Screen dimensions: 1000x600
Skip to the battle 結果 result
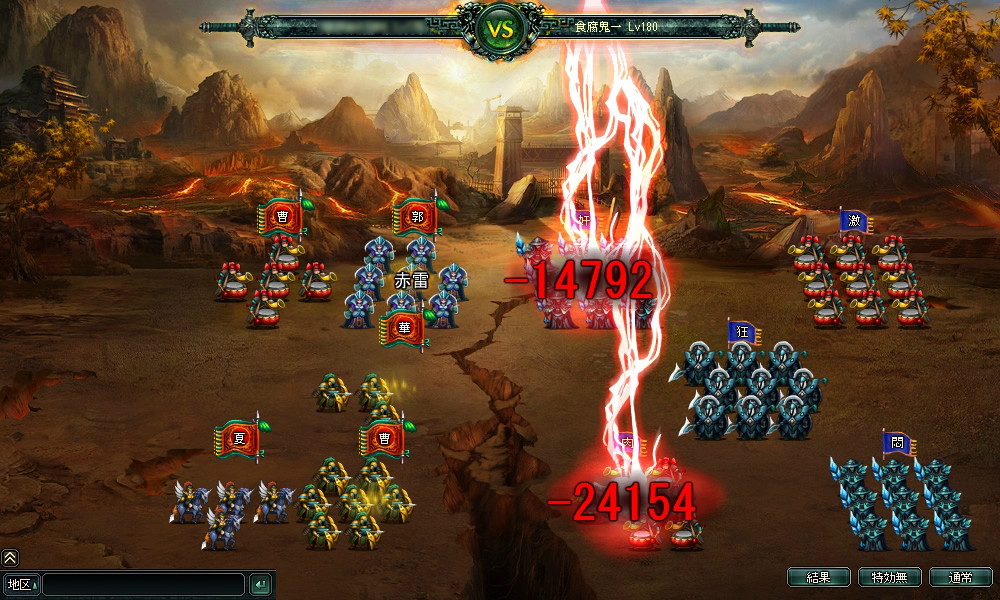pyautogui.click(x=818, y=577)
